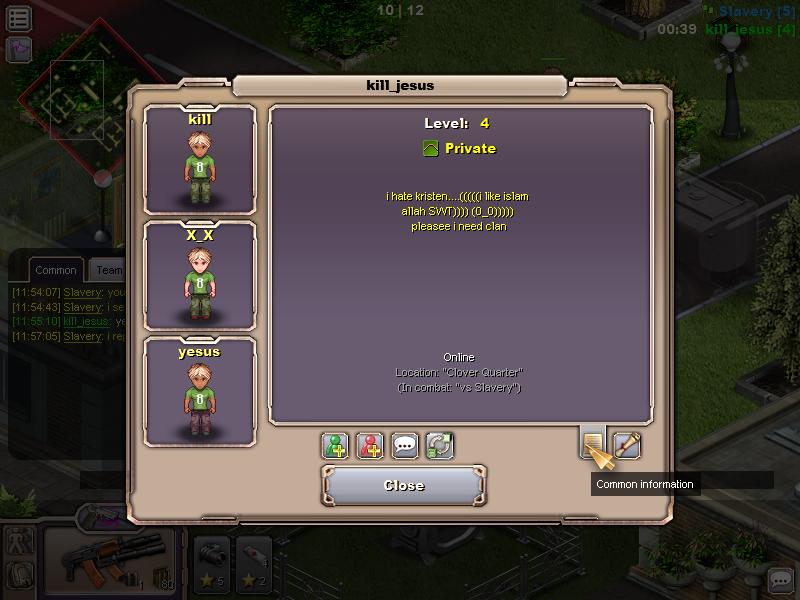Select the X_X character portrait
Image resolution: width=800 pixels, height=600 pixels.
(200, 276)
